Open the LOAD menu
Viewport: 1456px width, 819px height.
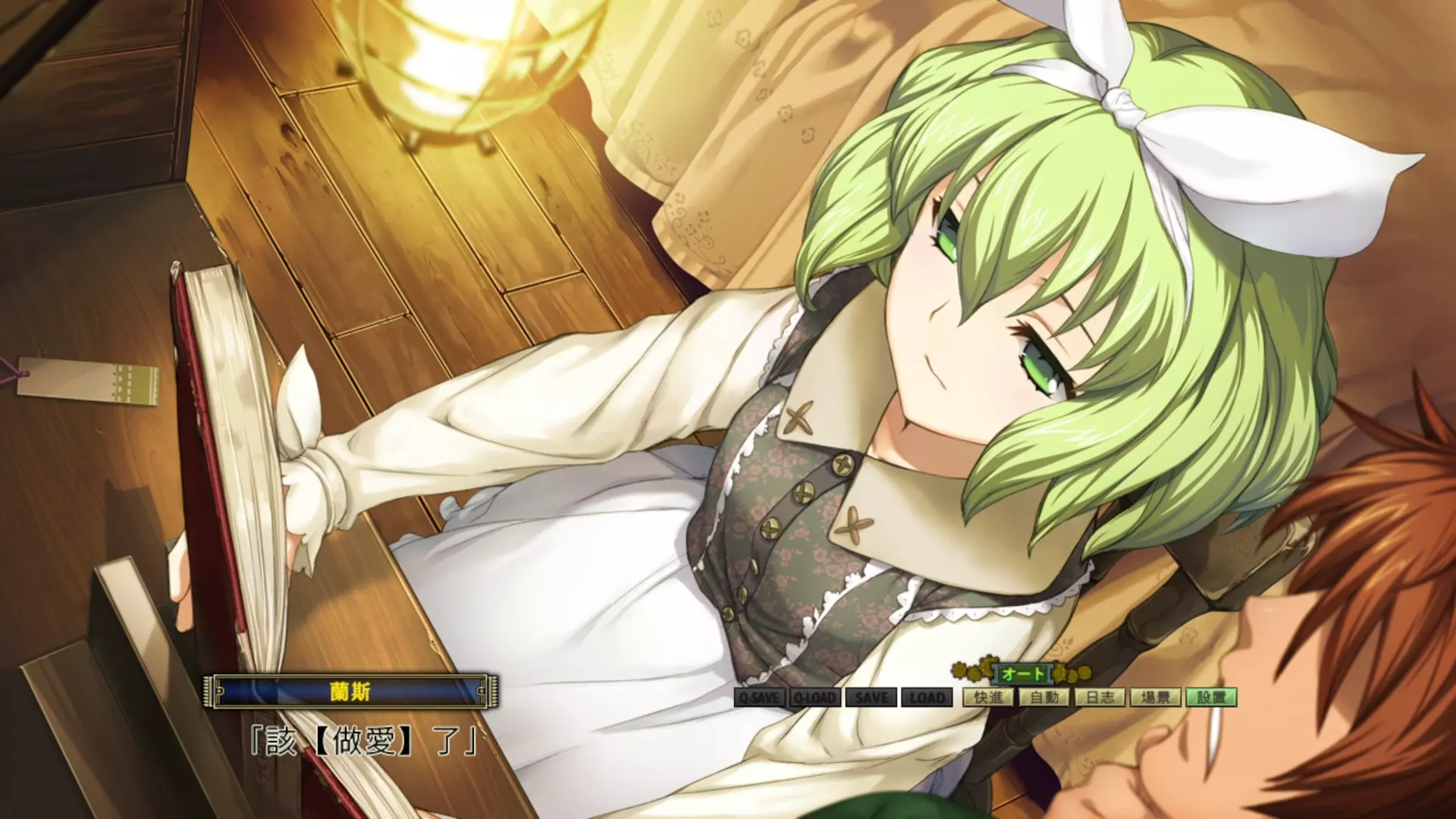tap(927, 698)
